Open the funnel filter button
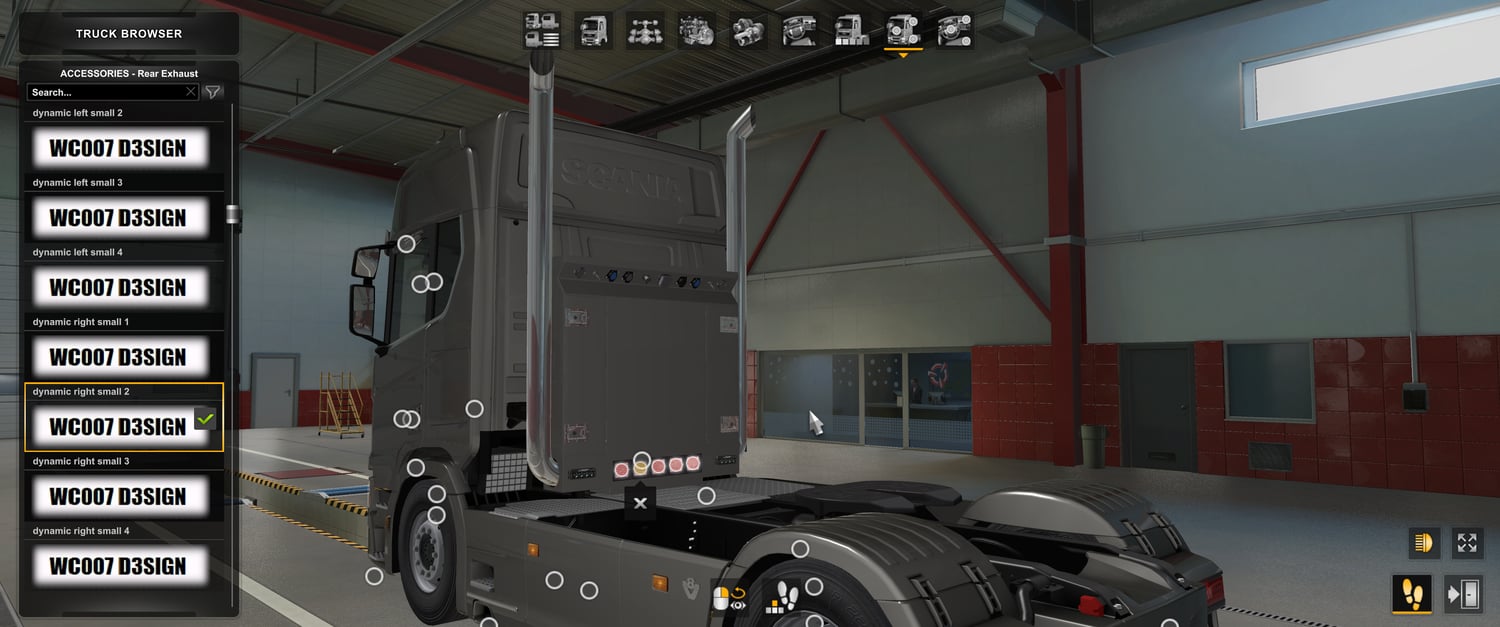1500x627 pixels. tap(213, 92)
